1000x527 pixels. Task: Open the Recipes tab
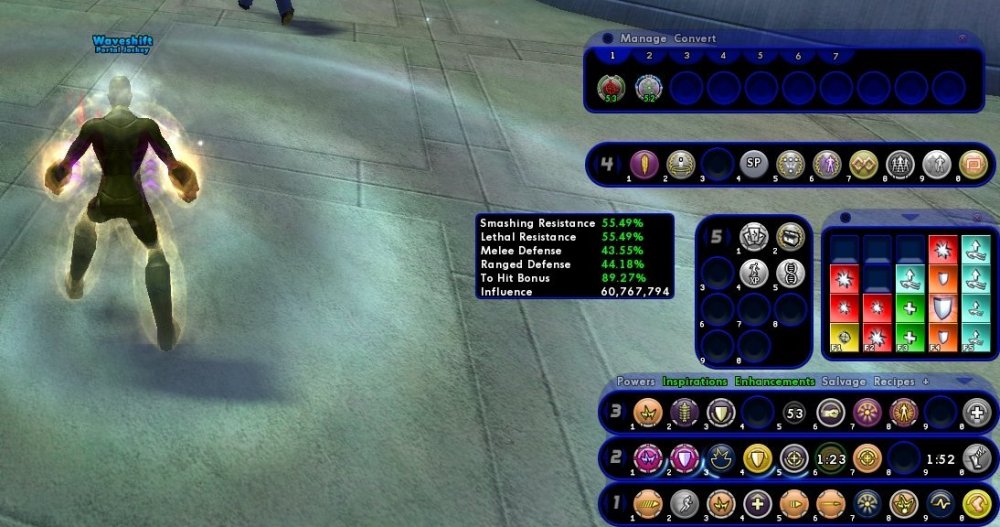[x=894, y=382]
